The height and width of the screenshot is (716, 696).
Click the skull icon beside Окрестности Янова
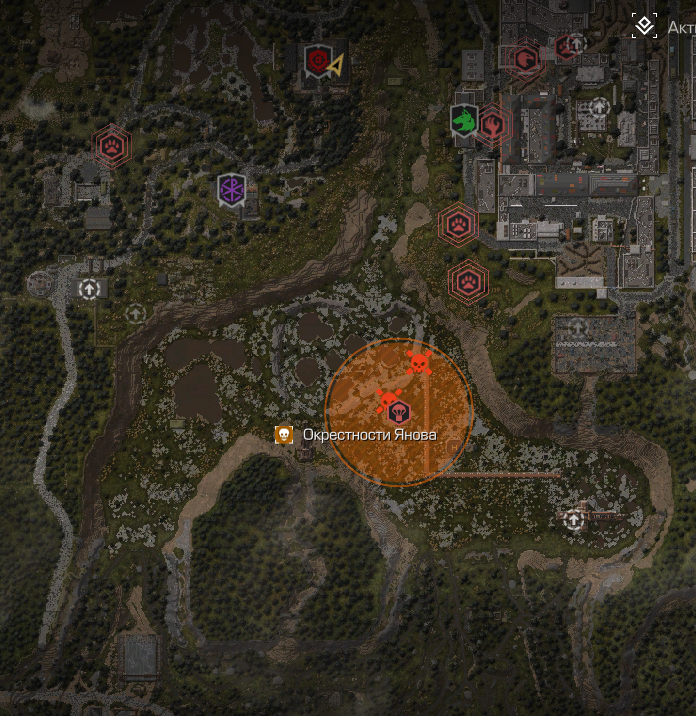(284, 435)
